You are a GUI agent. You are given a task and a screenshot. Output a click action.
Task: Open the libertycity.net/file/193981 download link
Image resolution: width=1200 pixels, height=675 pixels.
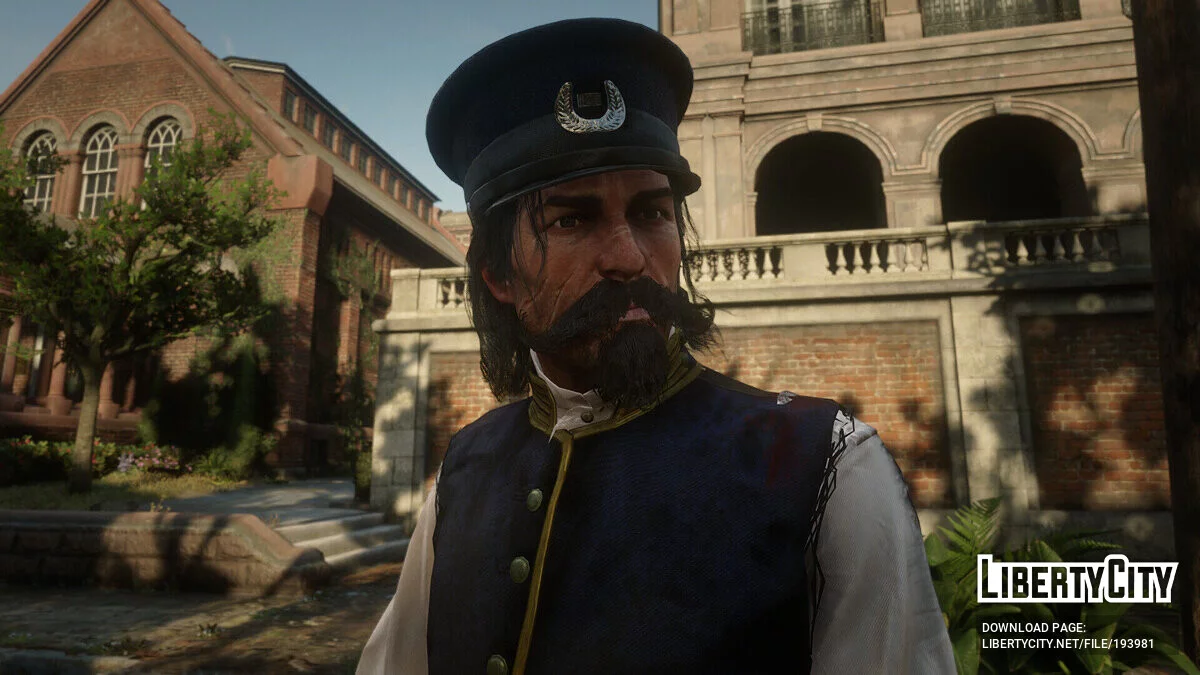1067,643
